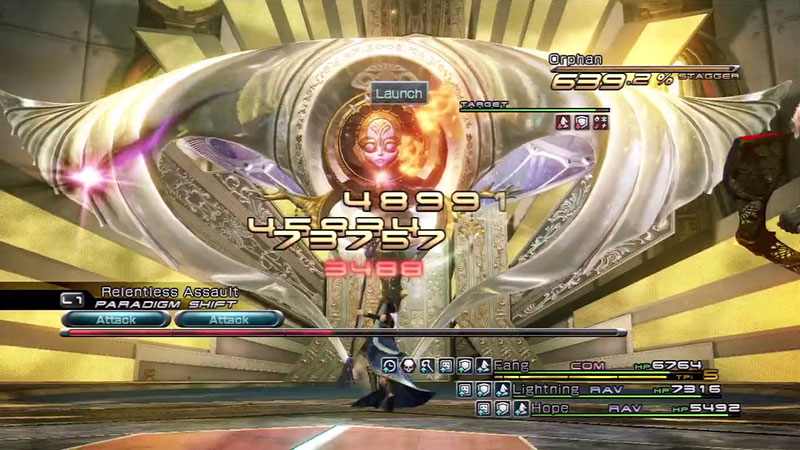Click the Launch ability label
Screen dimensions: 800x450
[x=400, y=93]
